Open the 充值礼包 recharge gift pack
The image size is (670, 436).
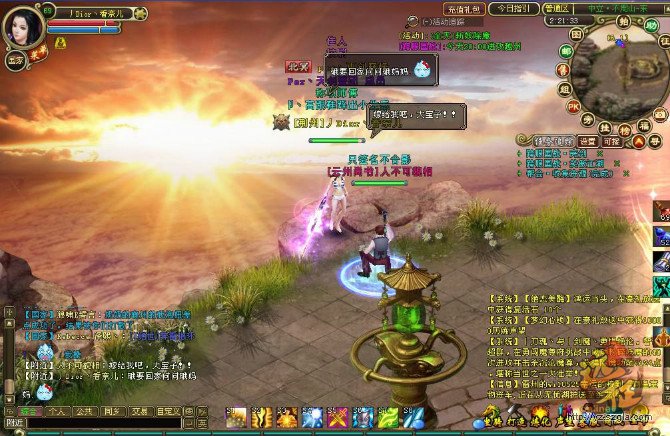pos(464,8)
